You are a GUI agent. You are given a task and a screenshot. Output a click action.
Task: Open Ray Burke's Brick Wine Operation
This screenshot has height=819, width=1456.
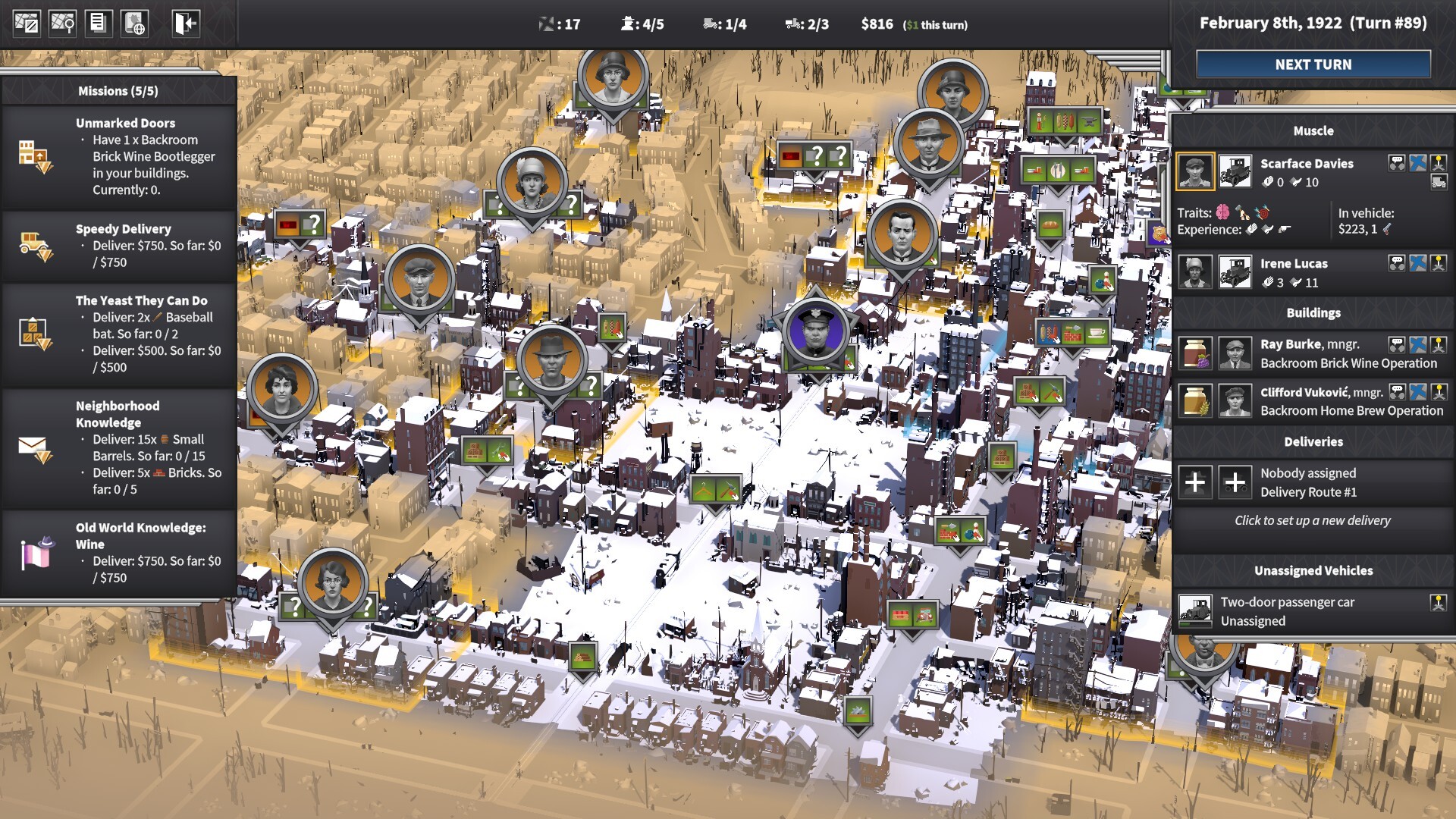[x=1348, y=353]
